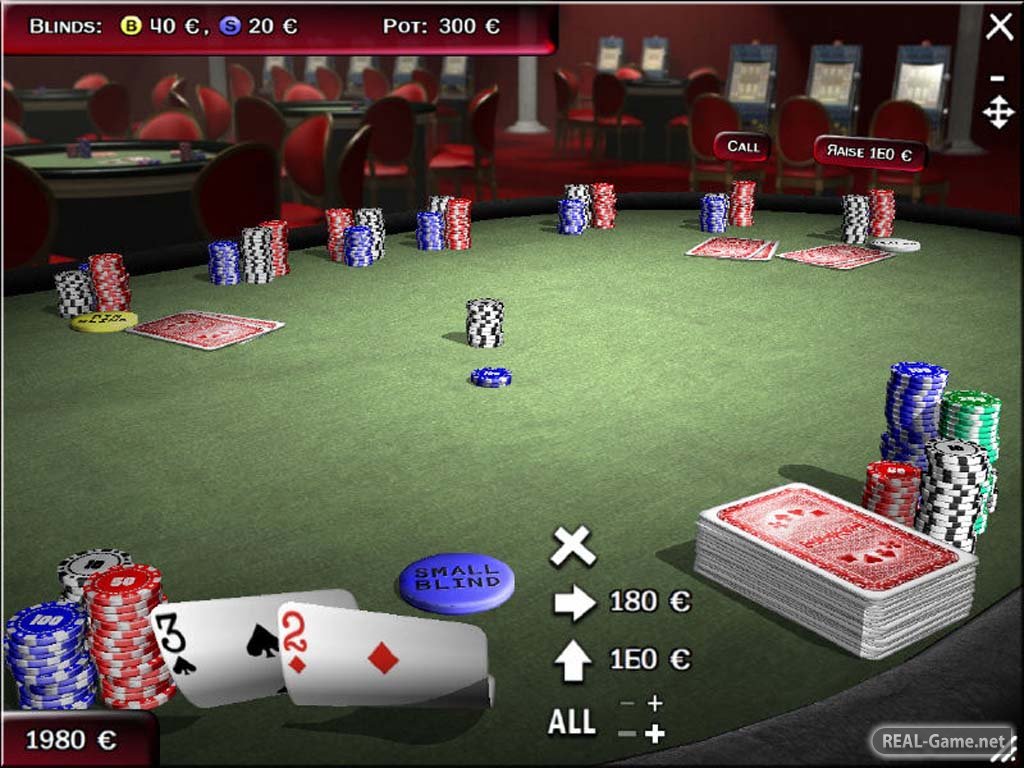This screenshot has width=1024, height=768.
Task: Call 180 € with the right arrow
Action: [x=573, y=602]
